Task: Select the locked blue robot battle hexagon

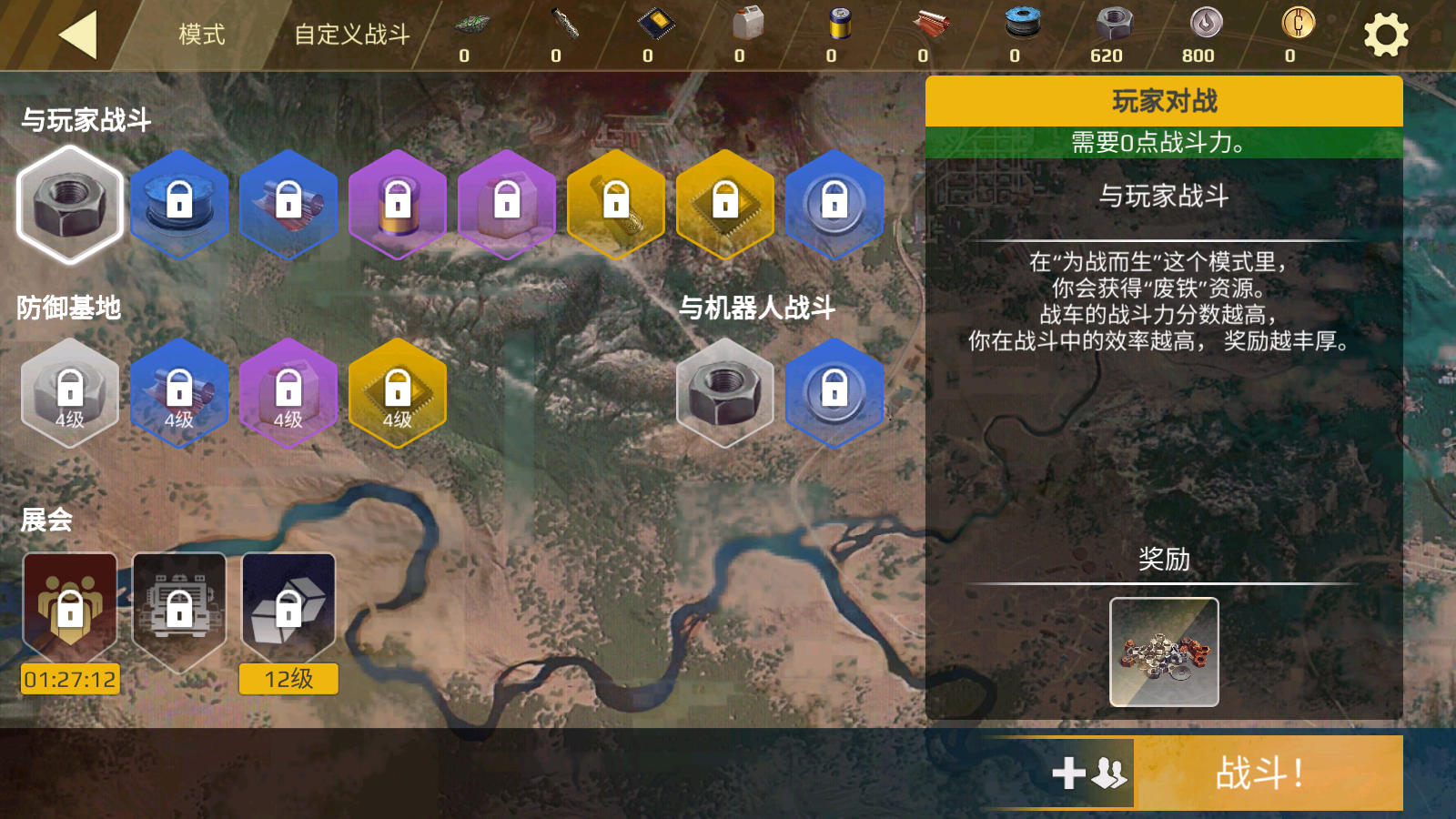Action: (x=834, y=393)
